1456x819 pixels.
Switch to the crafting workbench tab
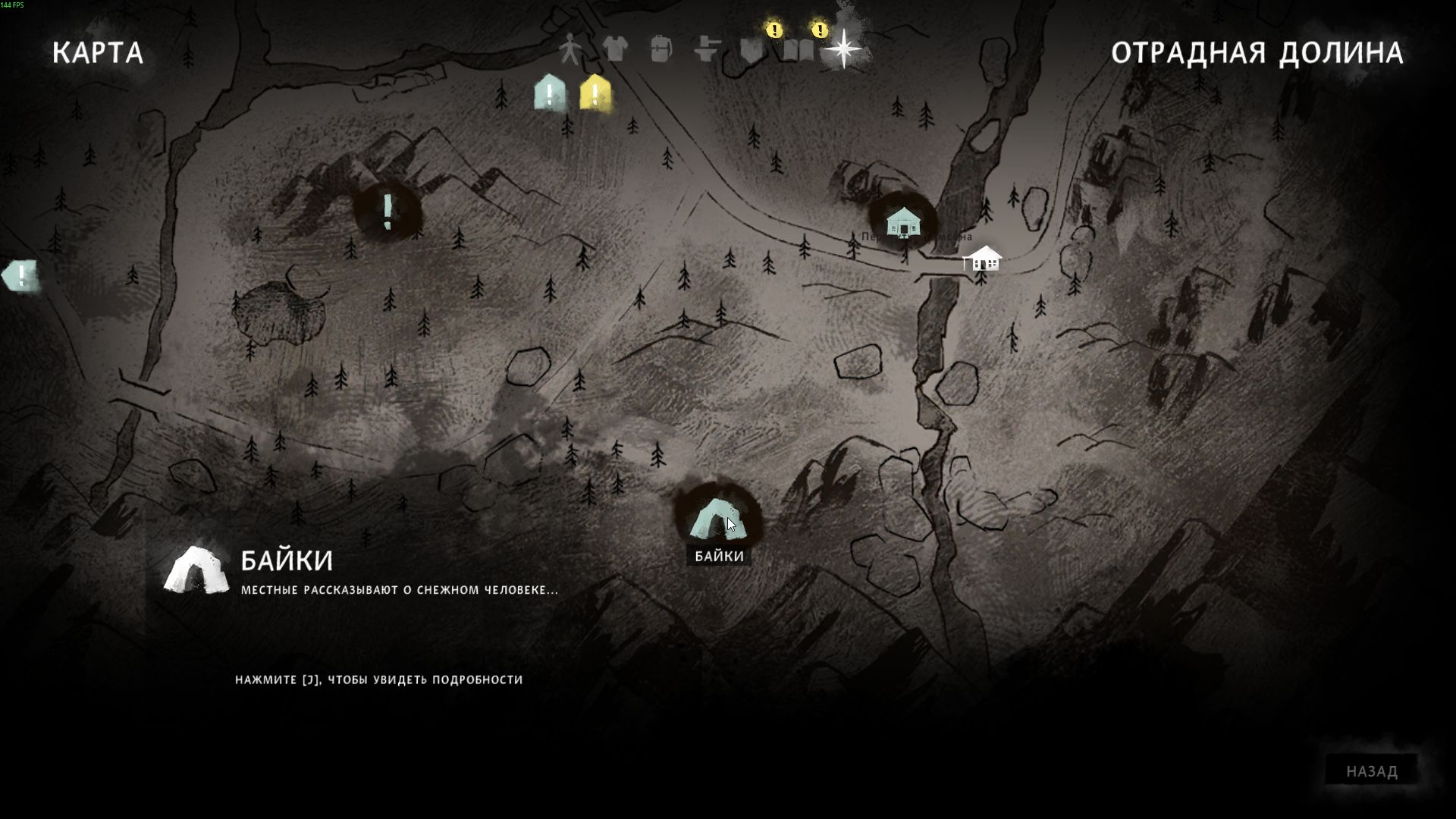tap(707, 49)
